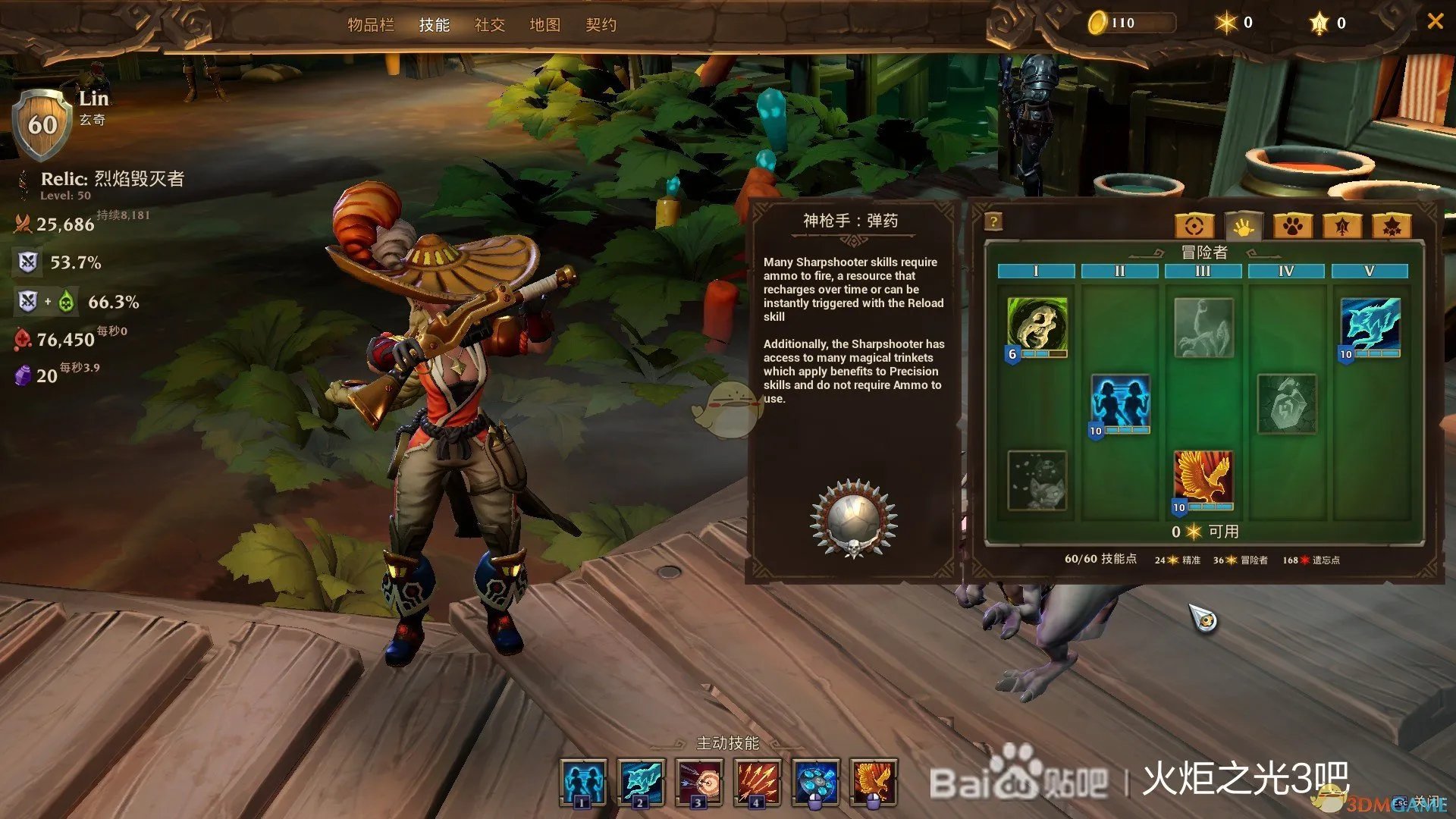1456x819 pixels.
Task: Select the locked scorpion skill in the tree
Action: pos(1203,327)
